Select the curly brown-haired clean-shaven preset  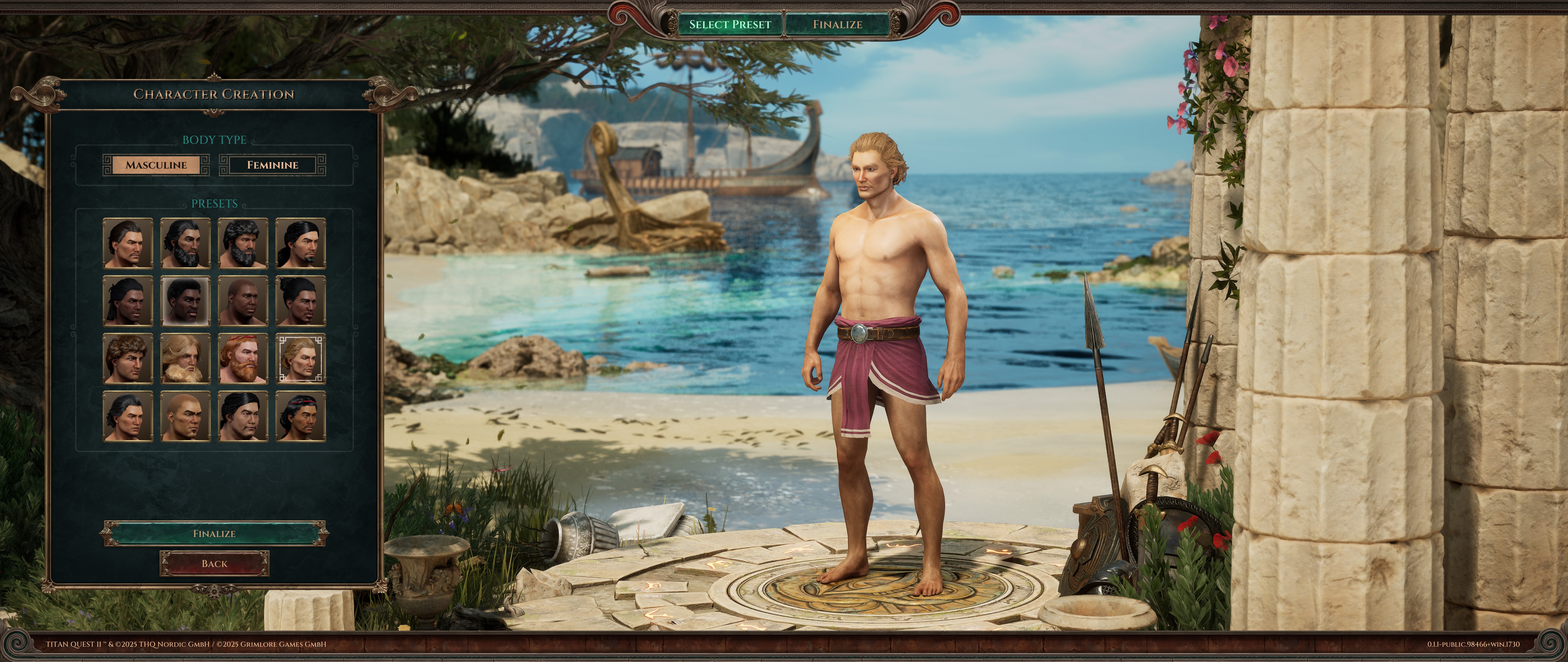point(128,359)
